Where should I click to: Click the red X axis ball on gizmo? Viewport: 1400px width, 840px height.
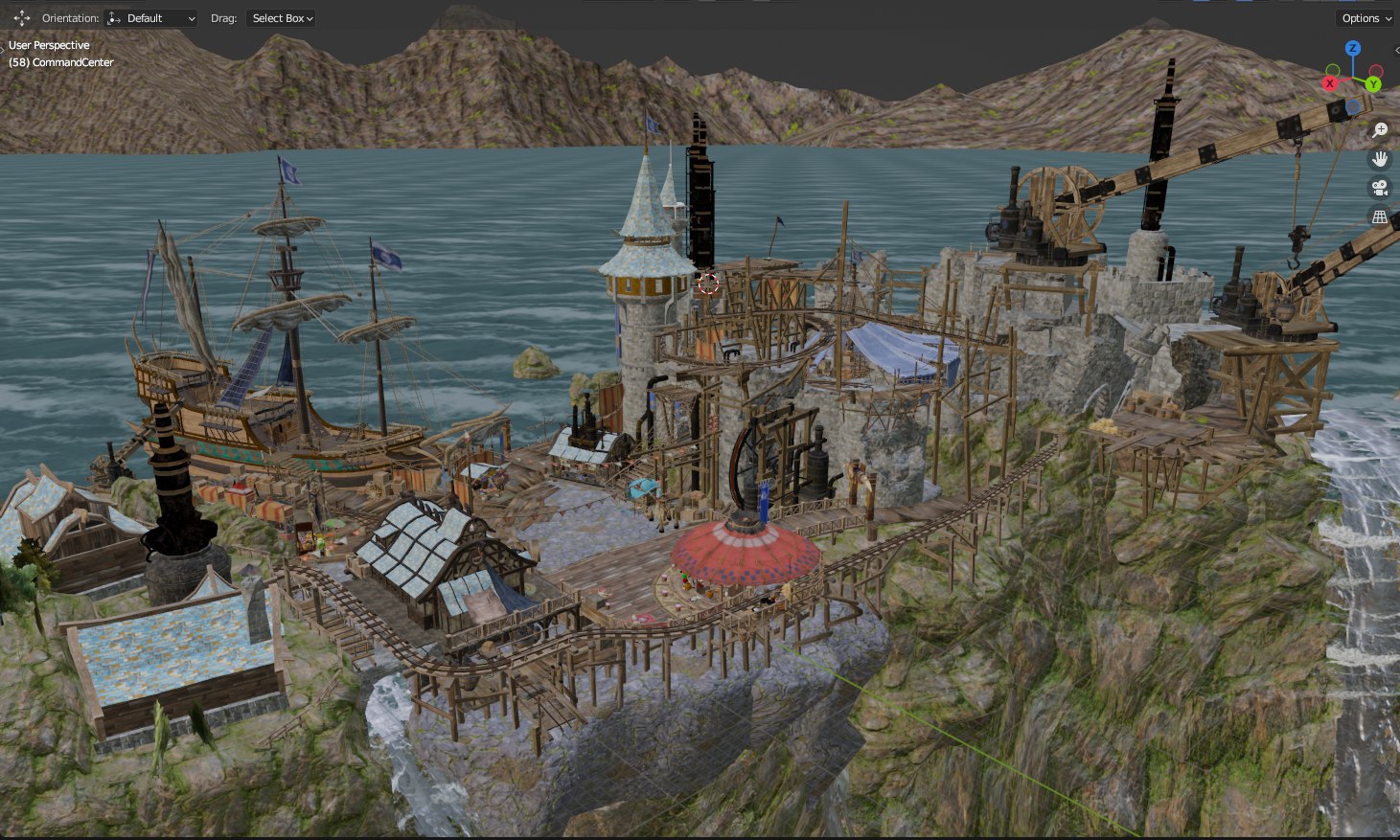[x=1329, y=83]
